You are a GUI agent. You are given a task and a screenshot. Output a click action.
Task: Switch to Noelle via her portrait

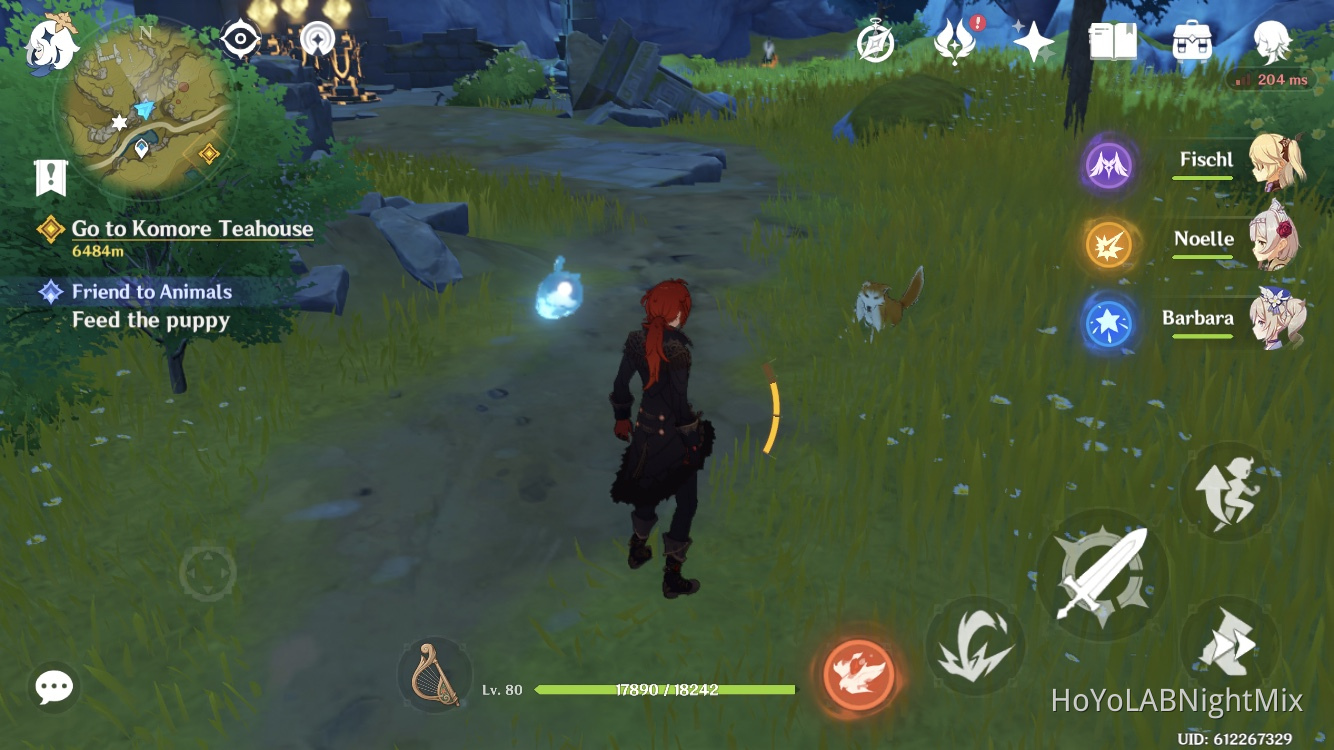point(1285,243)
